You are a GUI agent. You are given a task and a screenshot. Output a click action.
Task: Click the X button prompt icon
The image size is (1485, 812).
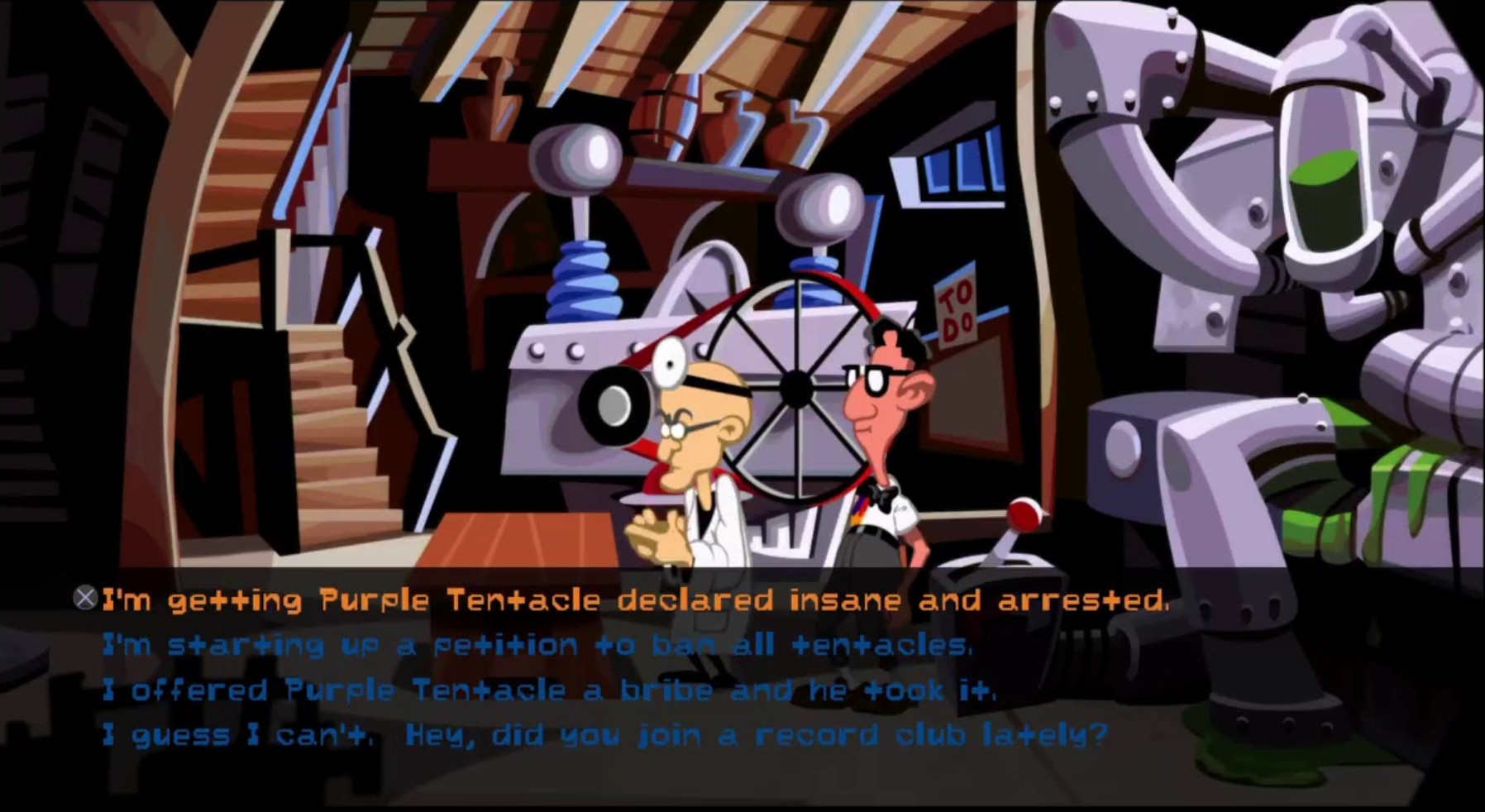pyautogui.click(x=85, y=597)
